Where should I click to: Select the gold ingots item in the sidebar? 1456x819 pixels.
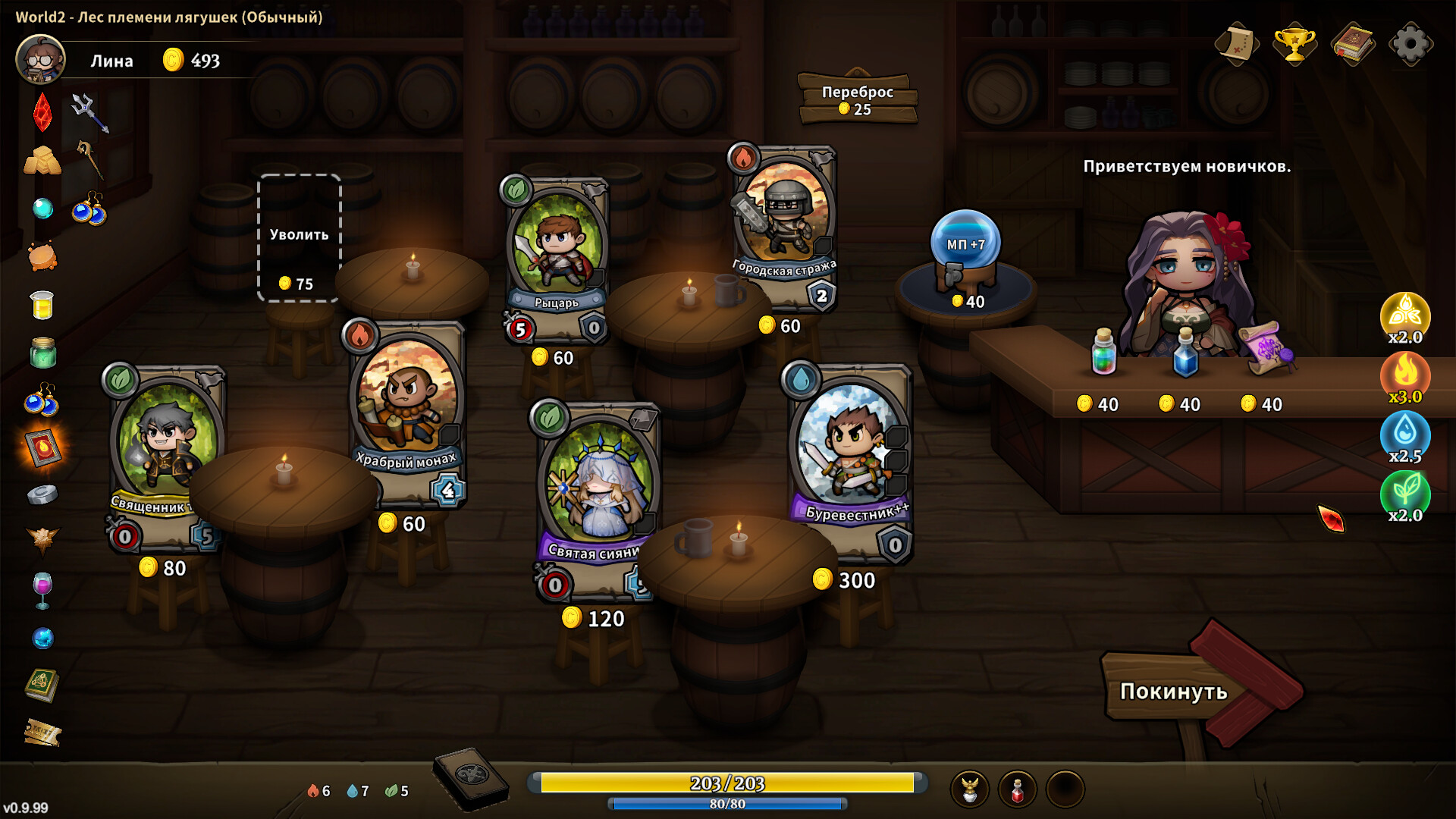(42, 160)
